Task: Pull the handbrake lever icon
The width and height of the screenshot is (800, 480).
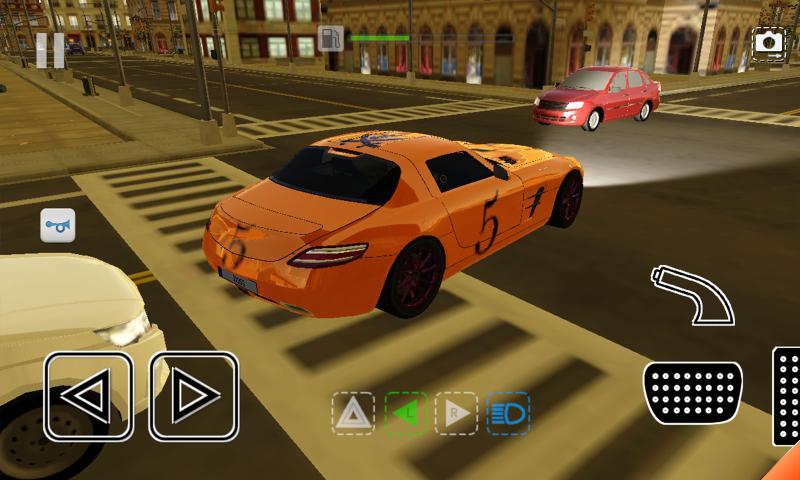Action: (692, 293)
